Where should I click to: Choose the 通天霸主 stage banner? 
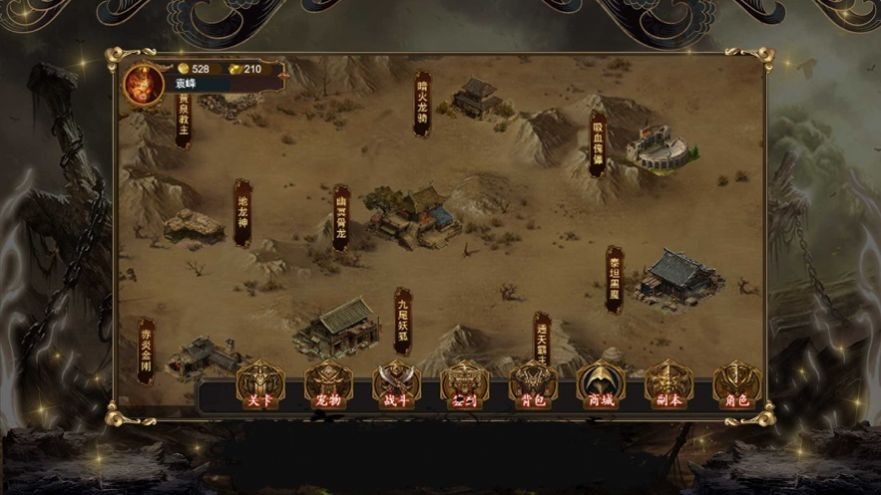tap(542, 338)
